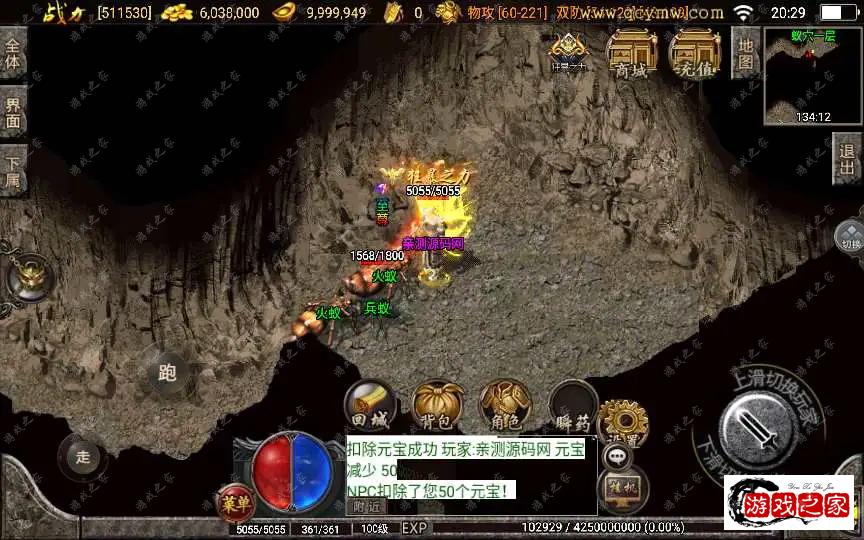The height and width of the screenshot is (540, 864).
Task: Open the 充值 recharge menu
Action: 695,53
